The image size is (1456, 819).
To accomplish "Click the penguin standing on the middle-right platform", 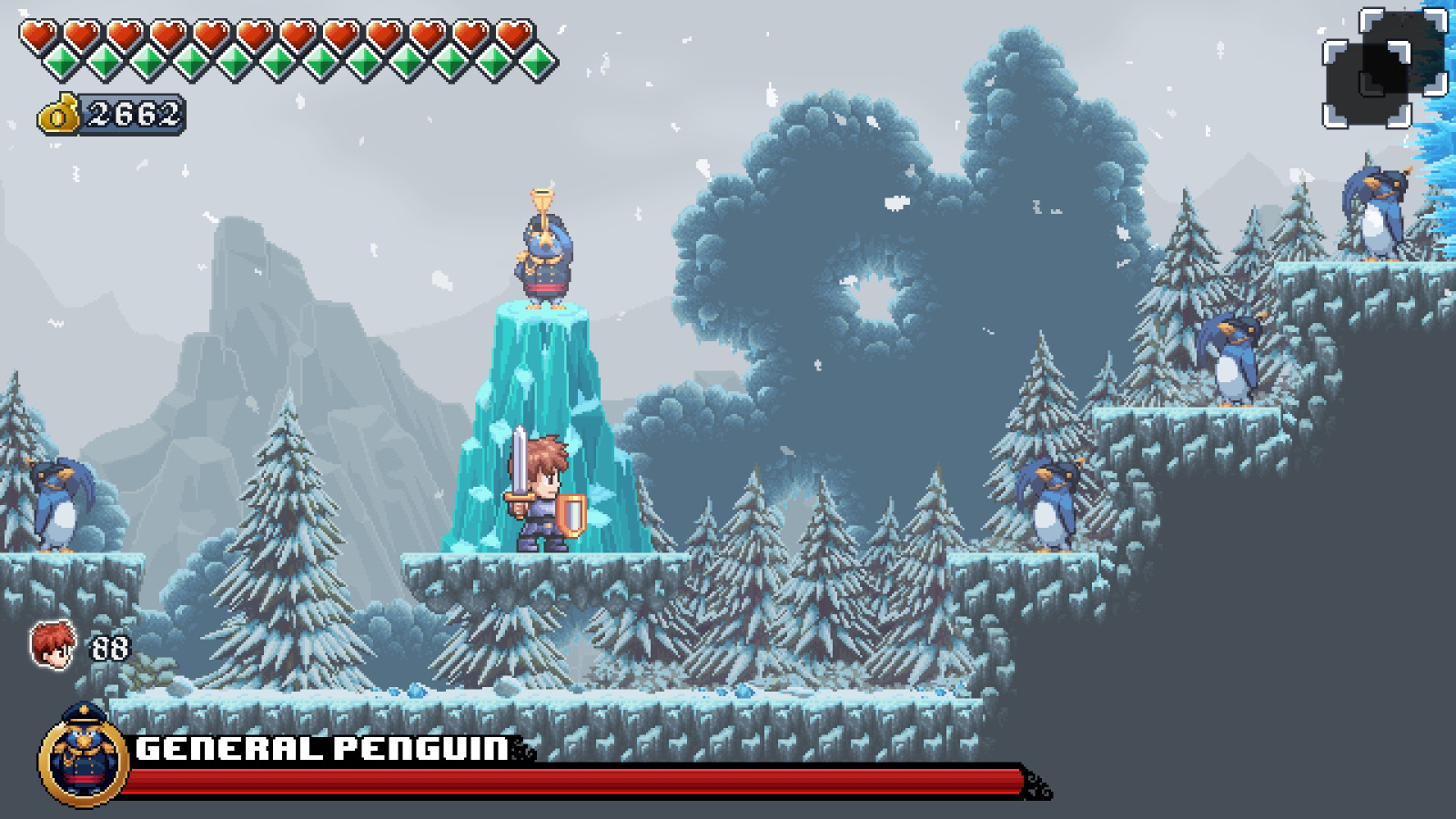I will tap(1046, 505).
